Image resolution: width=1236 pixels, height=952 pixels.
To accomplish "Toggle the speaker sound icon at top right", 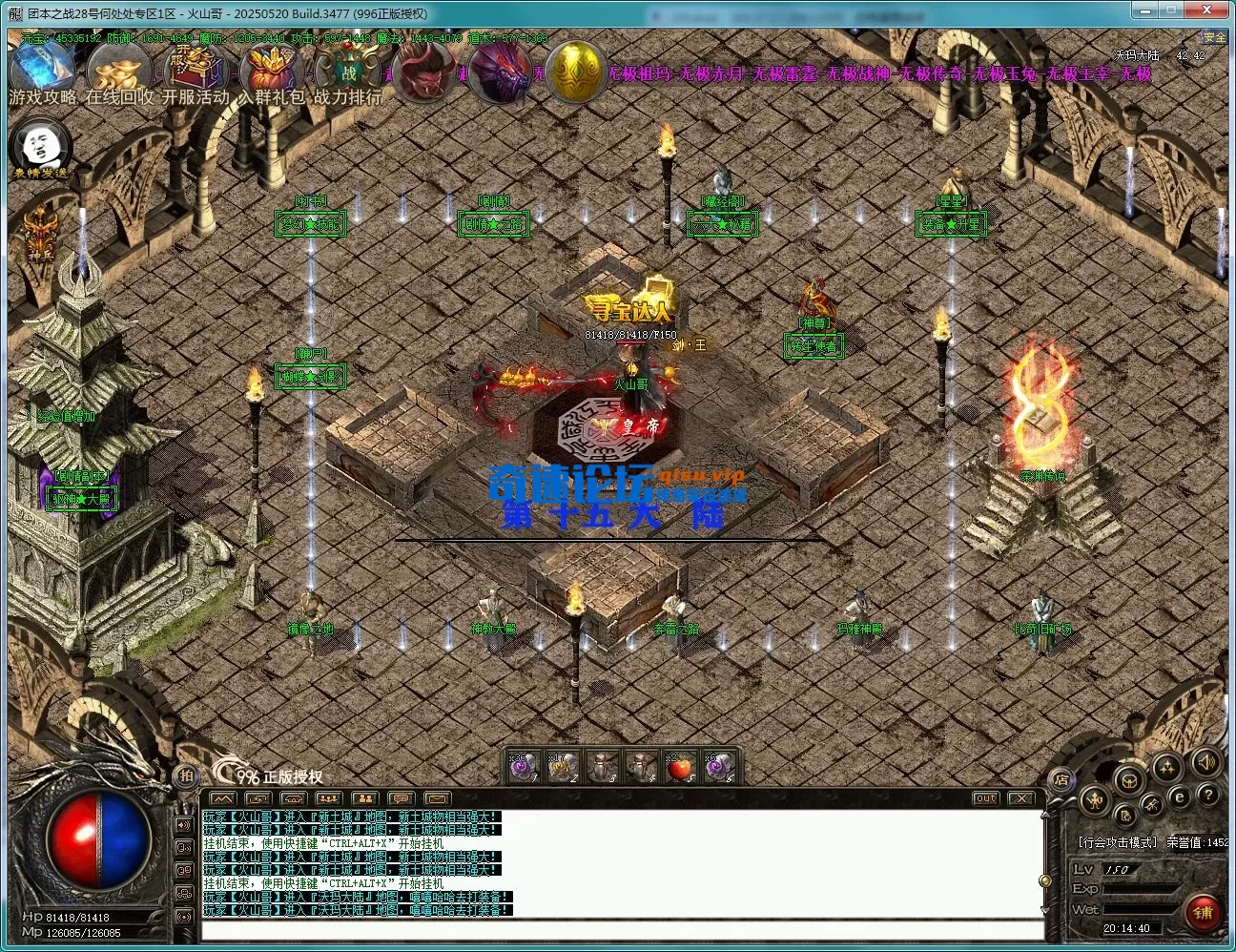I will coord(1205,764).
